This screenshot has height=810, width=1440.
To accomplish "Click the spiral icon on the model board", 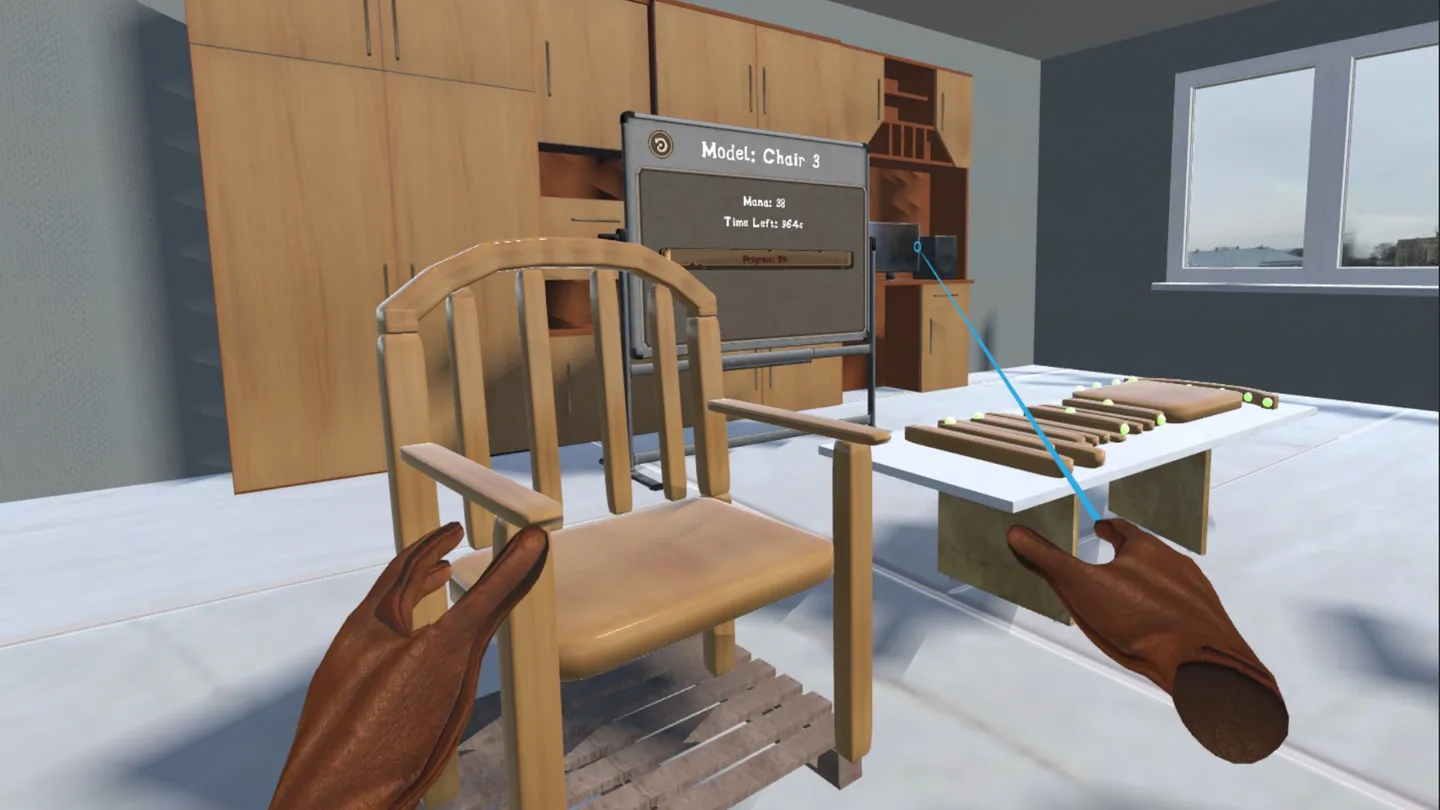I will tap(658, 142).
